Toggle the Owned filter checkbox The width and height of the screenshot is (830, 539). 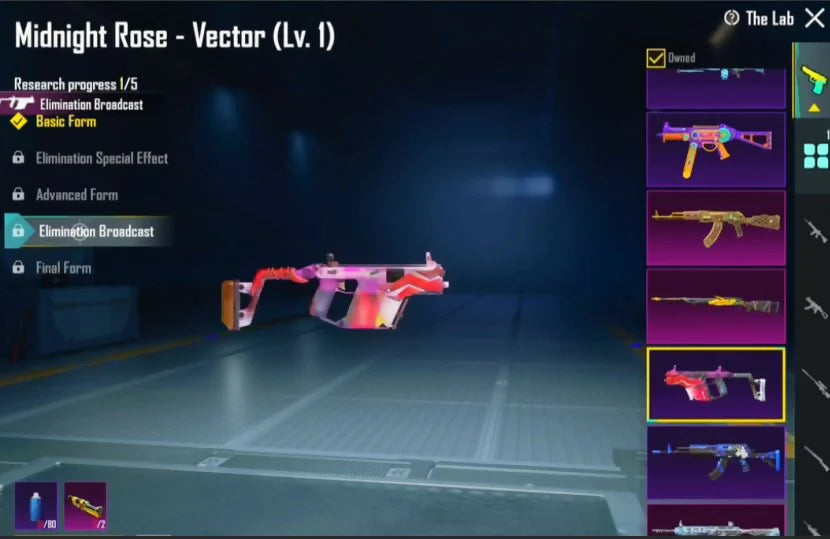656,58
